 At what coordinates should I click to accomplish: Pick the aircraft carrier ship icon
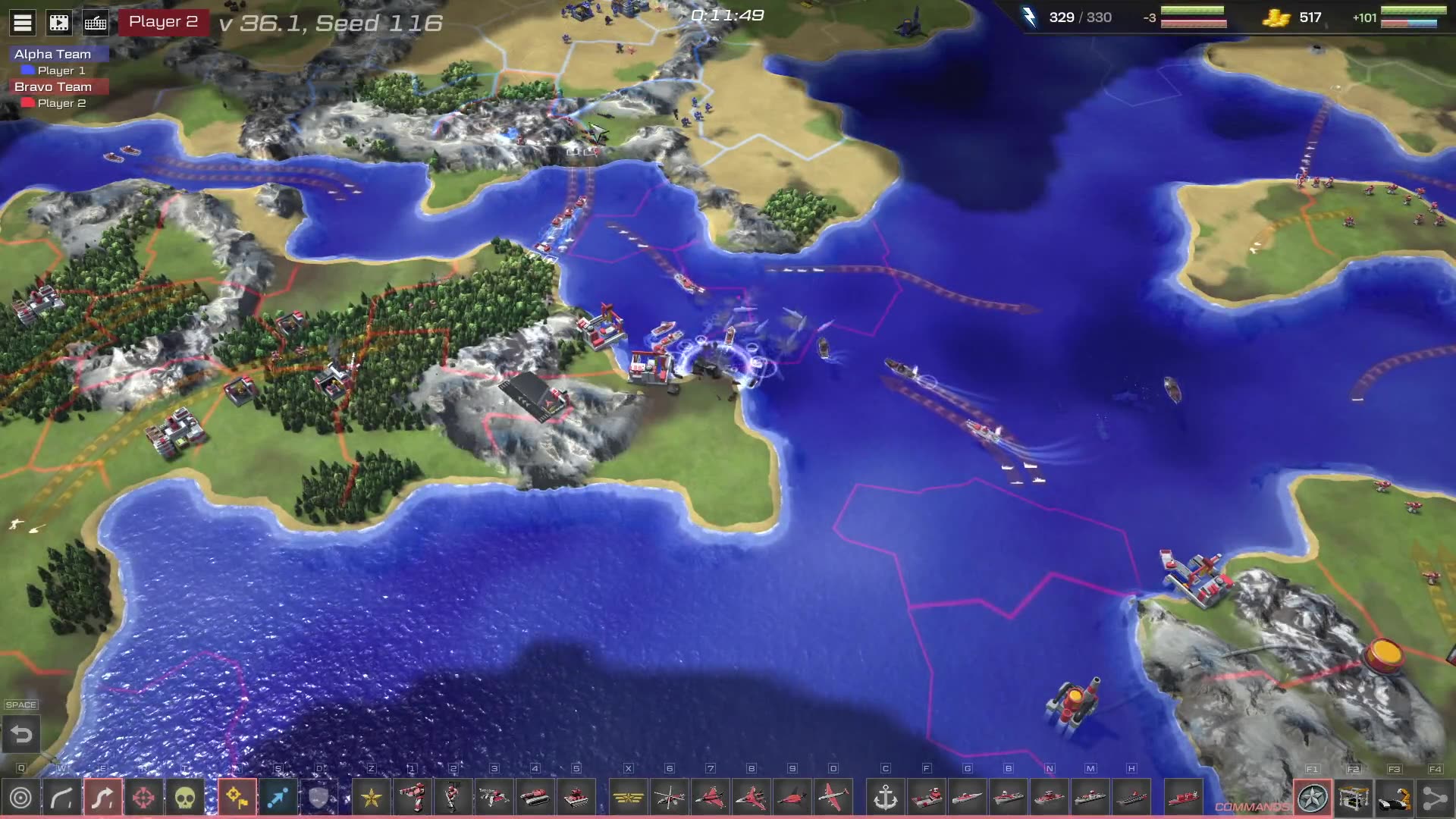[x=1131, y=798]
